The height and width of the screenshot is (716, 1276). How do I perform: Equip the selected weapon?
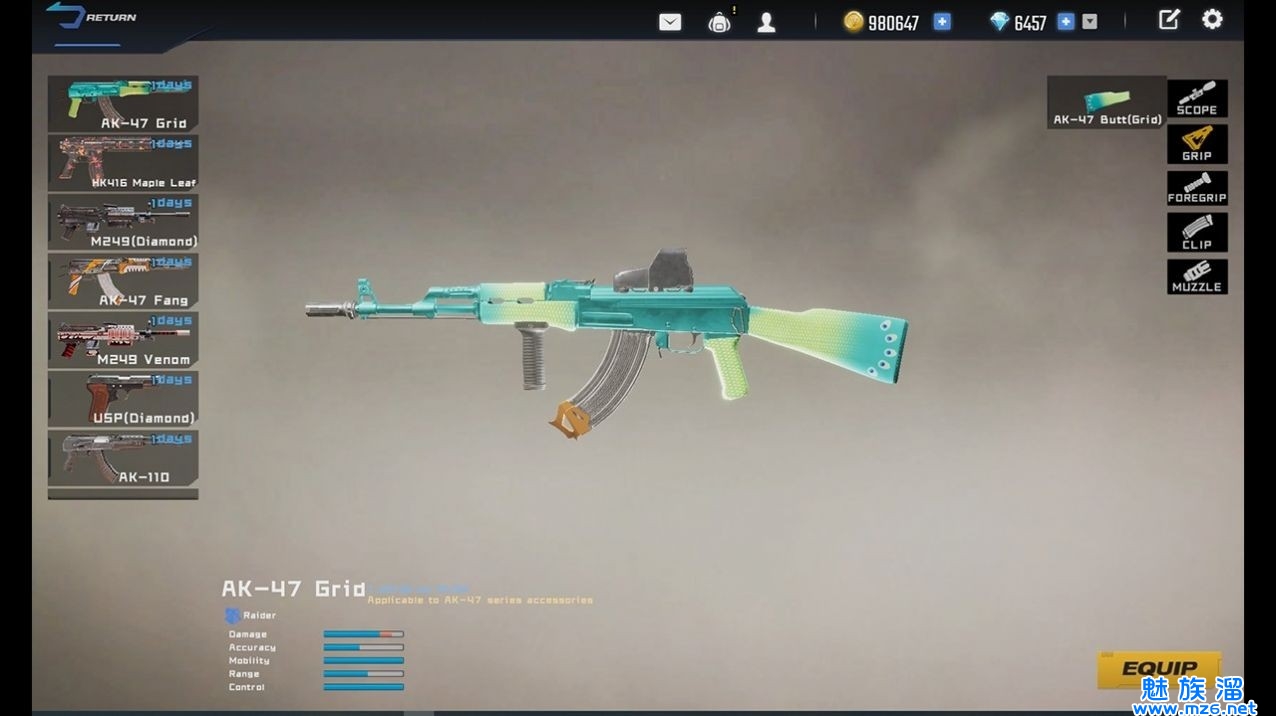point(1159,670)
